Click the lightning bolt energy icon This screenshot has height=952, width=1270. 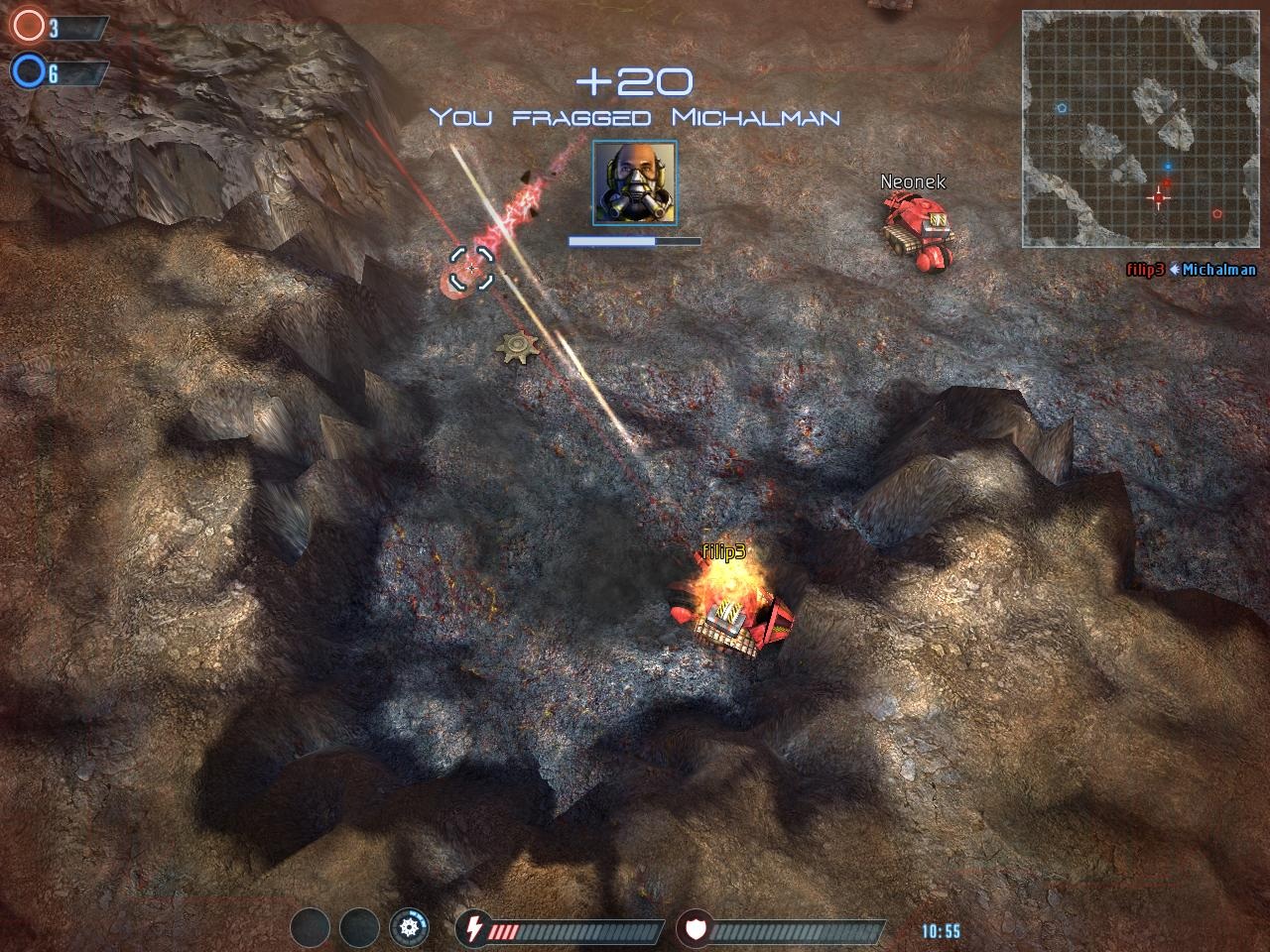pos(473,929)
